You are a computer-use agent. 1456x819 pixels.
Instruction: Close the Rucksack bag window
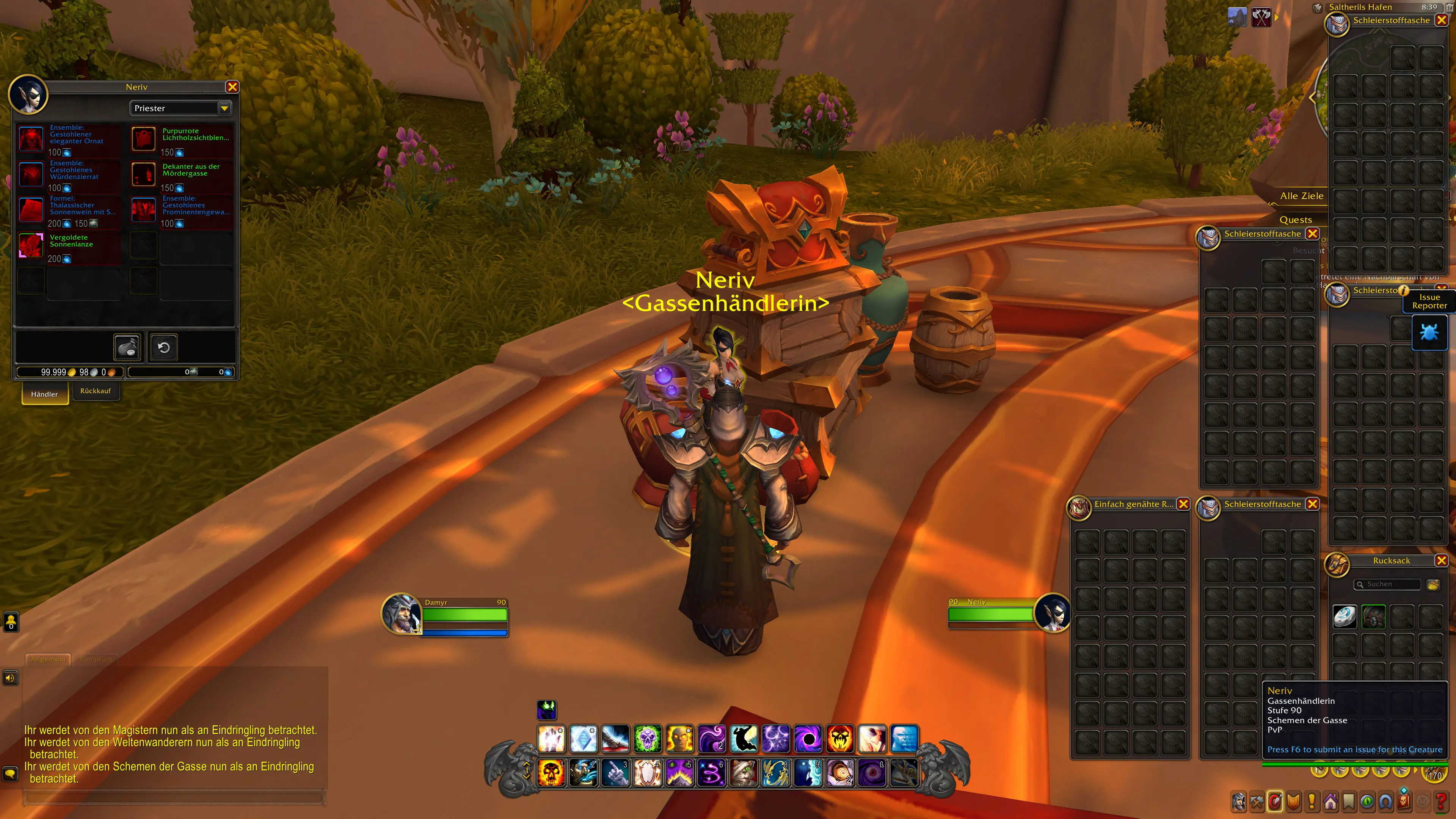(x=1441, y=560)
